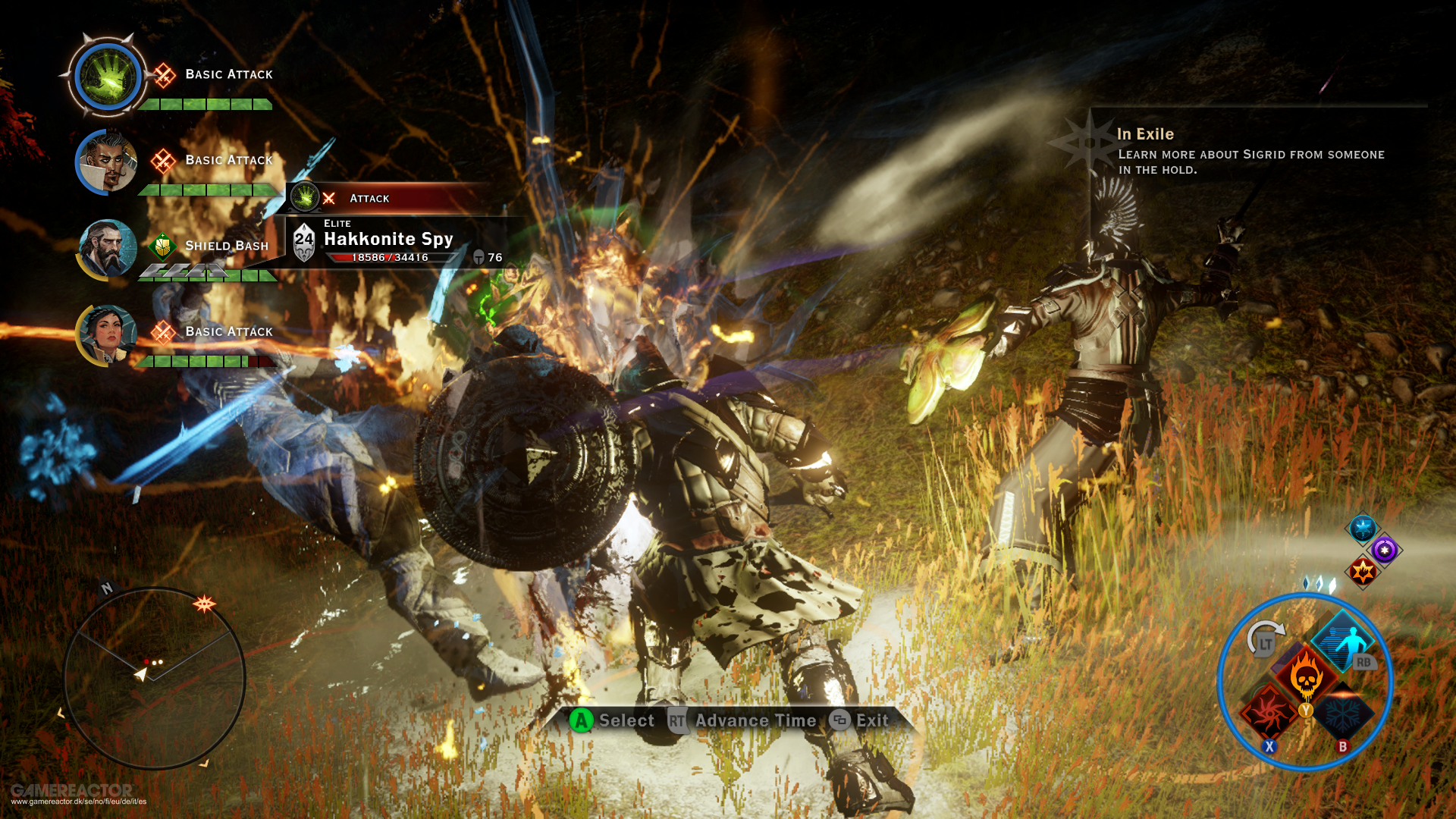Click the orange flame diamond icon above the wheel
This screenshot has width=1456, height=819.
(1363, 571)
